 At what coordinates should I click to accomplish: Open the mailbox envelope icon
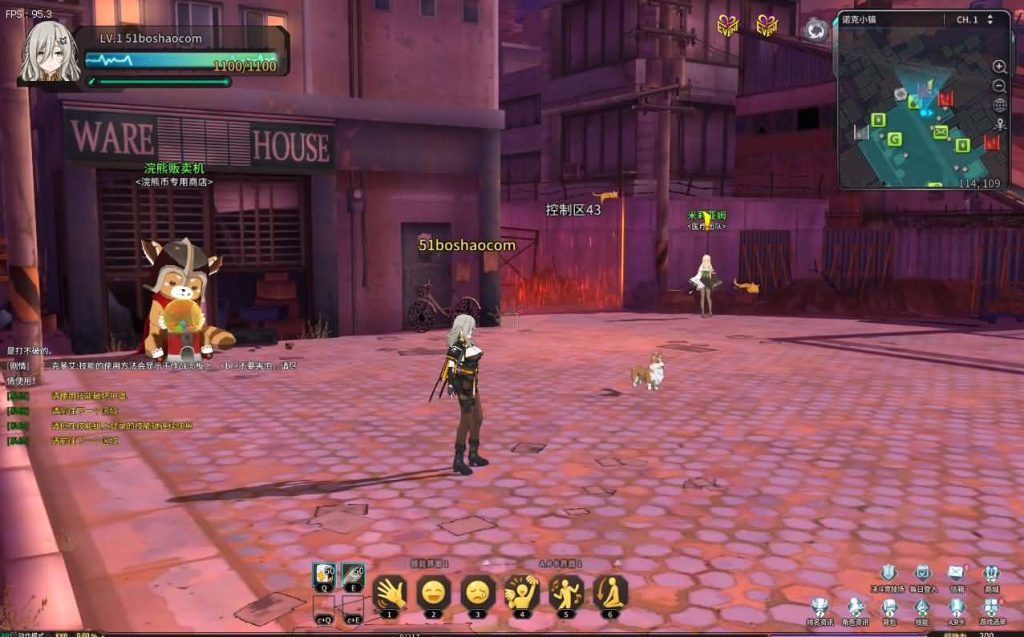point(956,573)
